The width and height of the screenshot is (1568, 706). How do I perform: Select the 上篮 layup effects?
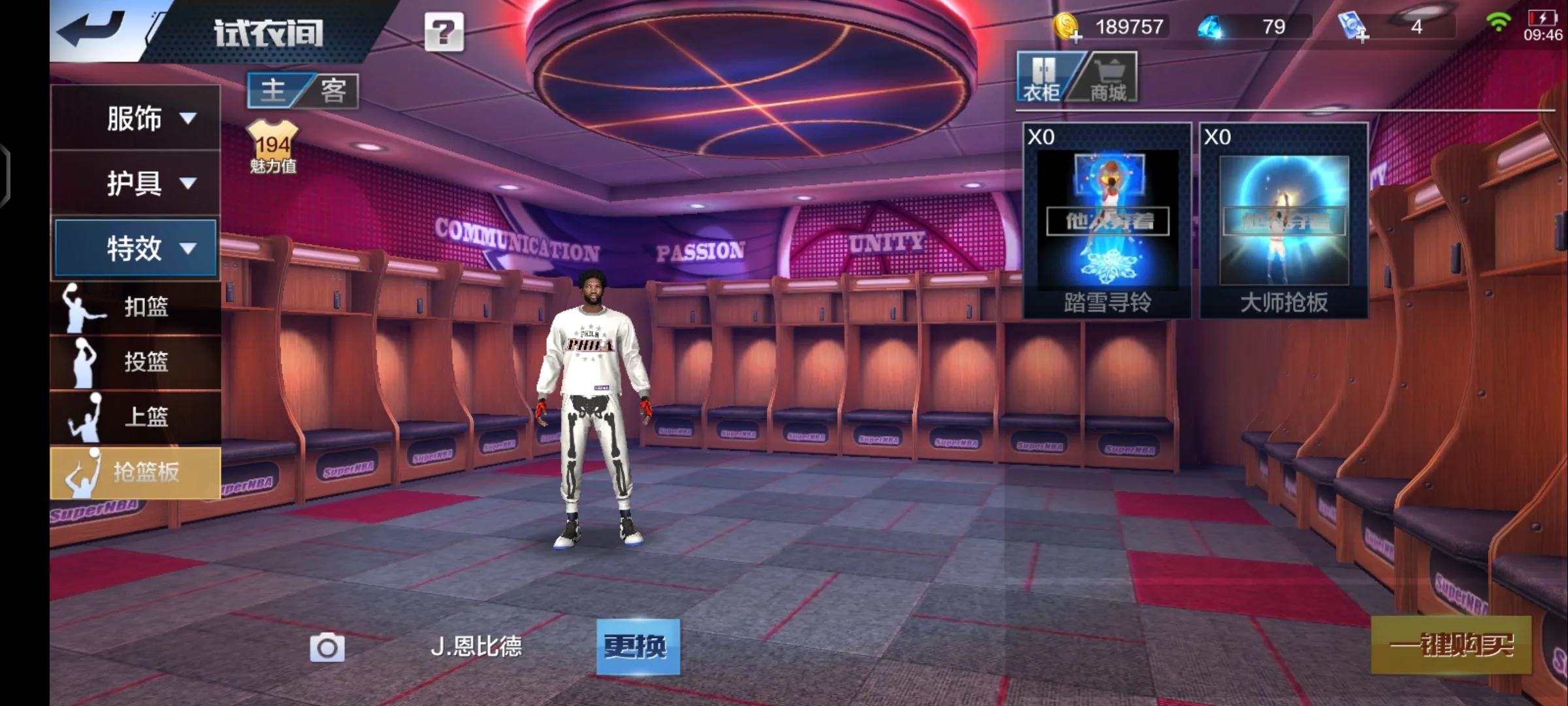coord(136,417)
